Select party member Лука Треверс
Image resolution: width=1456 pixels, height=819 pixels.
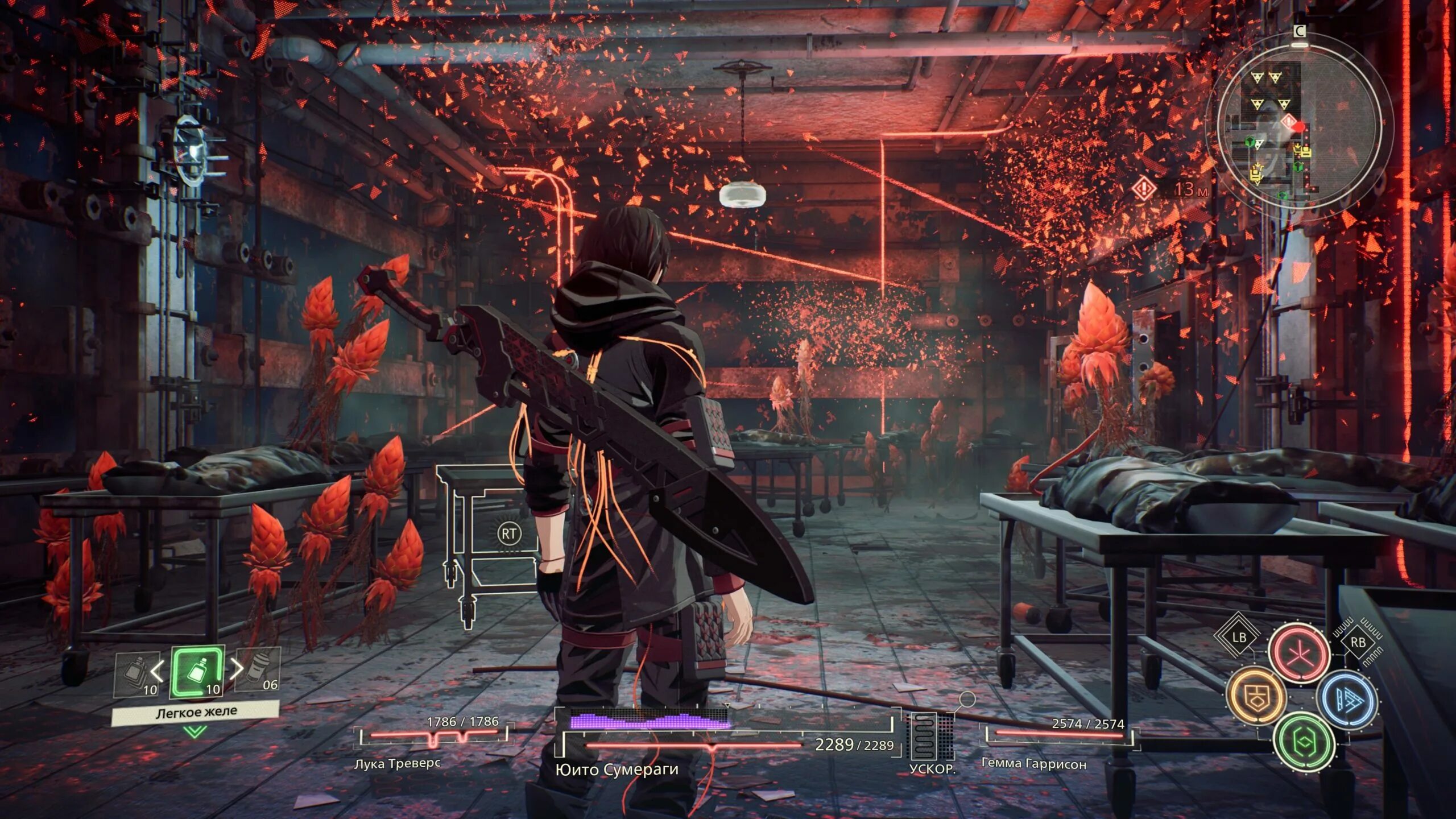(397, 763)
